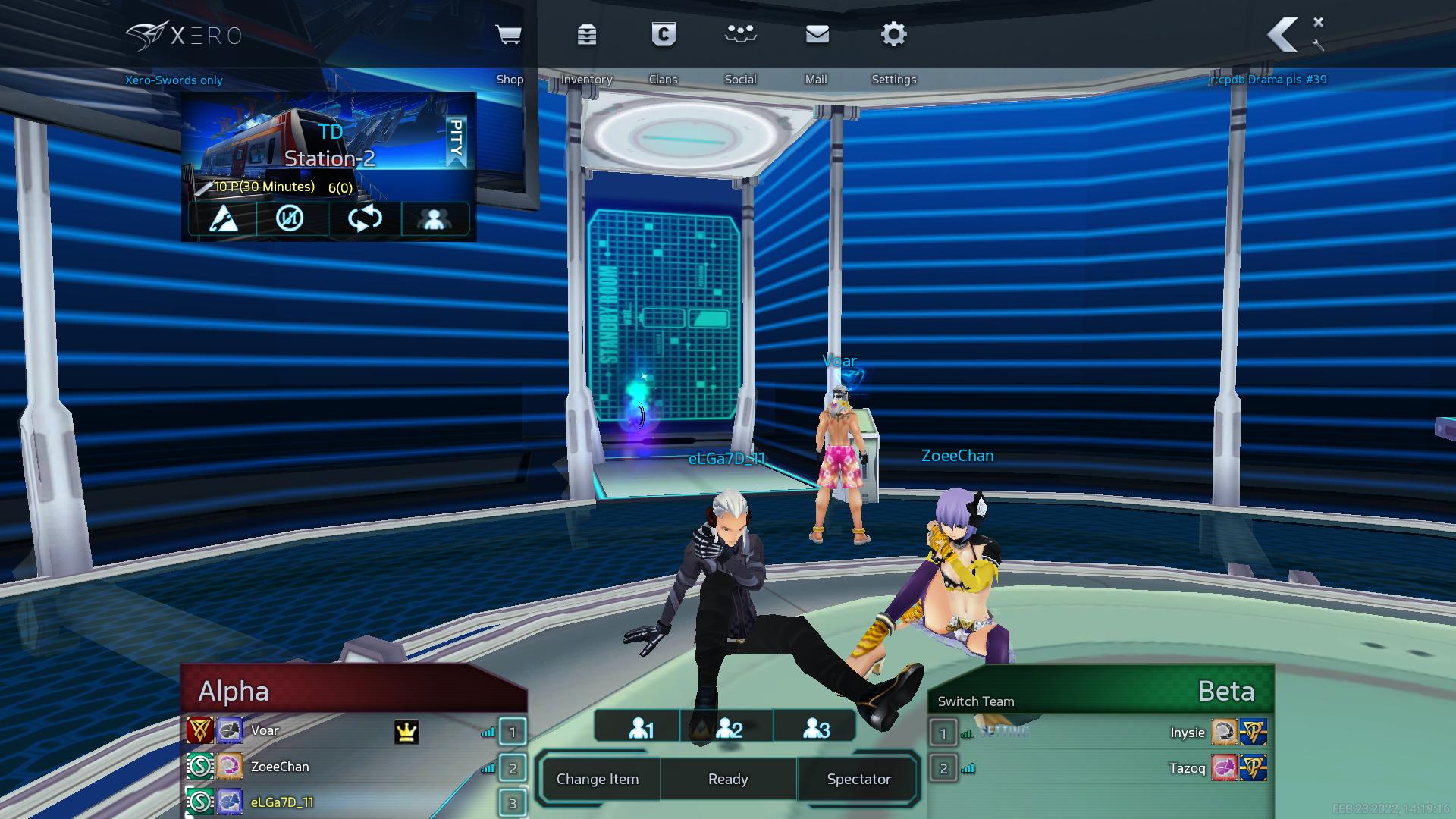Open the Clans menu
Screen dimensions: 1456x819
coord(664,35)
